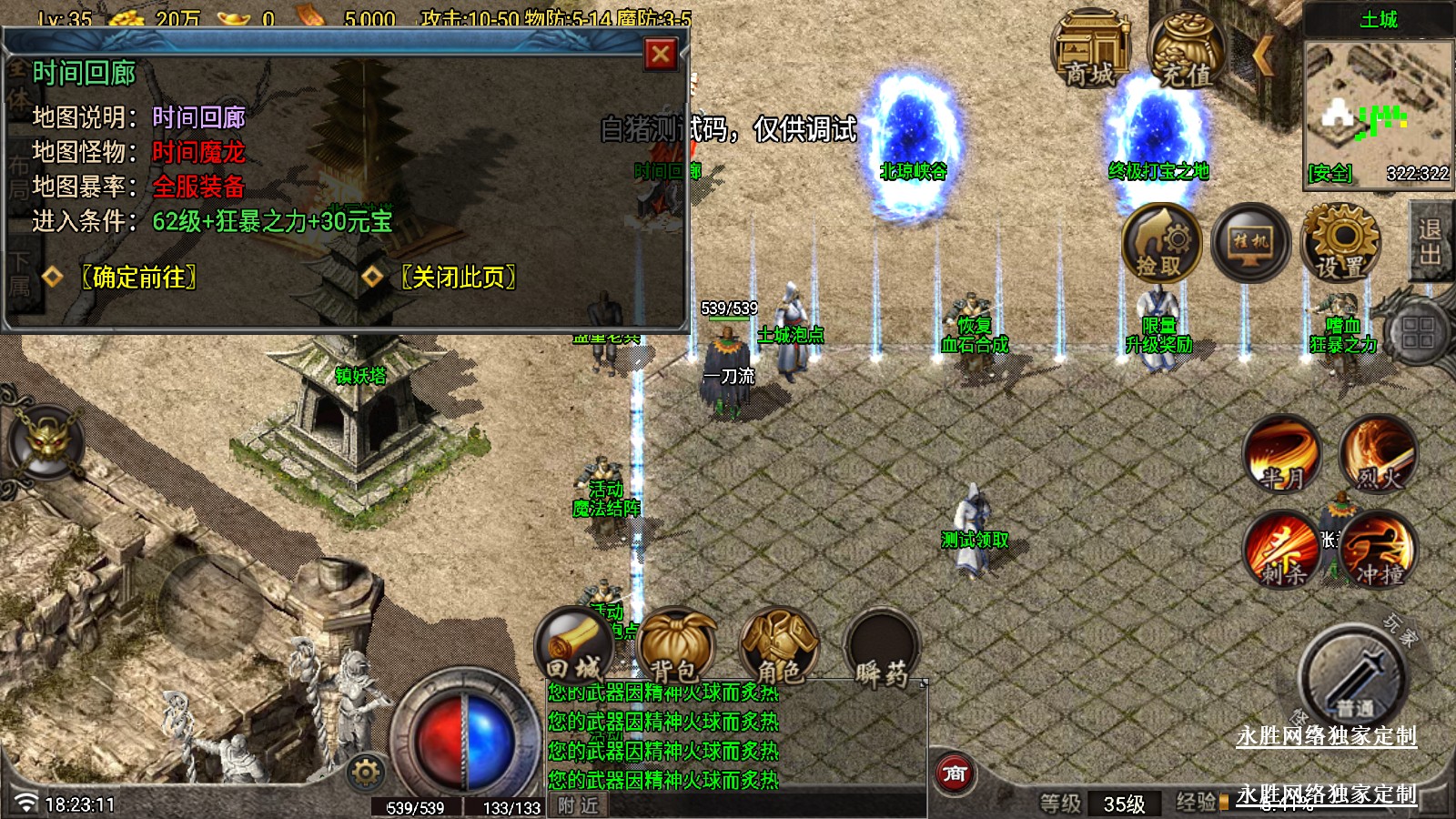Use the 刺杀 skill
The height and width of the screenshot is (819, 1456).
tap(1283, 550)
